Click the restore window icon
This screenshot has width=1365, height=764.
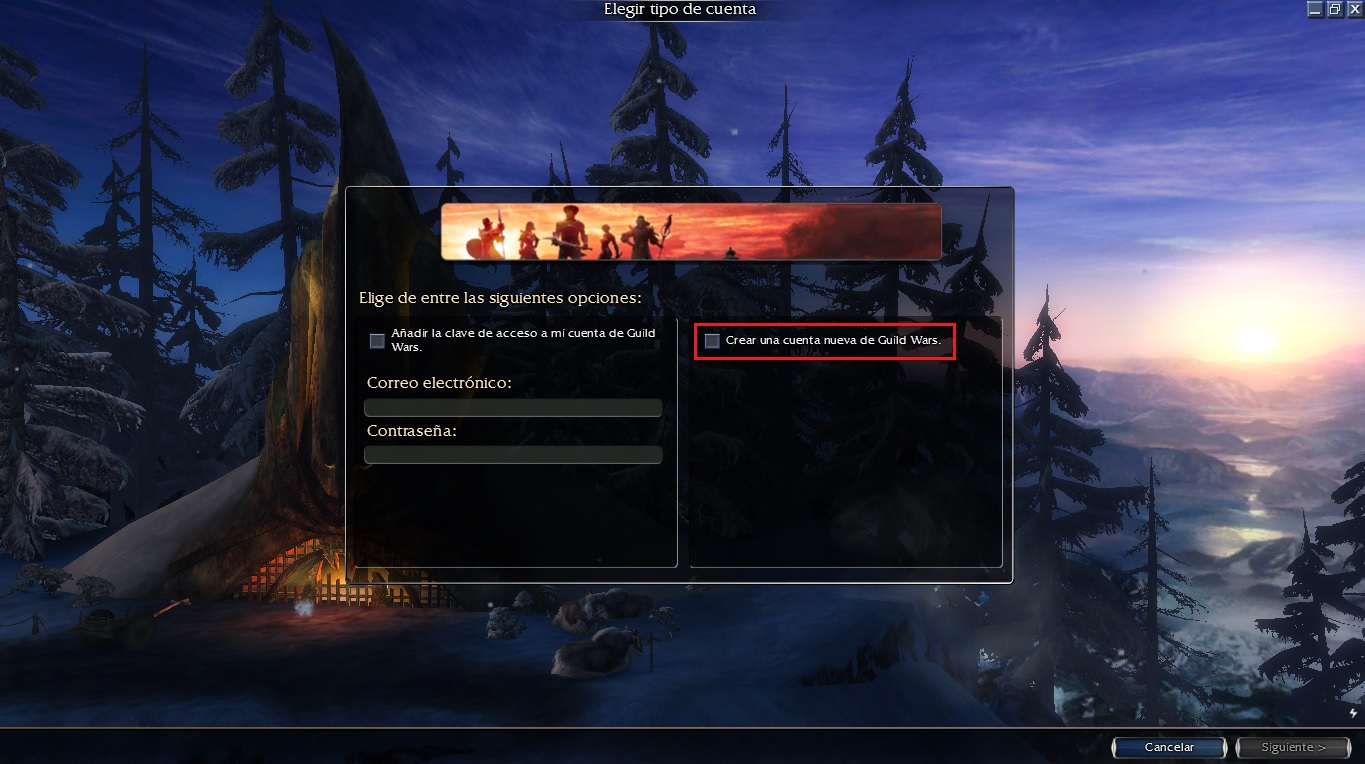(x=1334, y=8)
